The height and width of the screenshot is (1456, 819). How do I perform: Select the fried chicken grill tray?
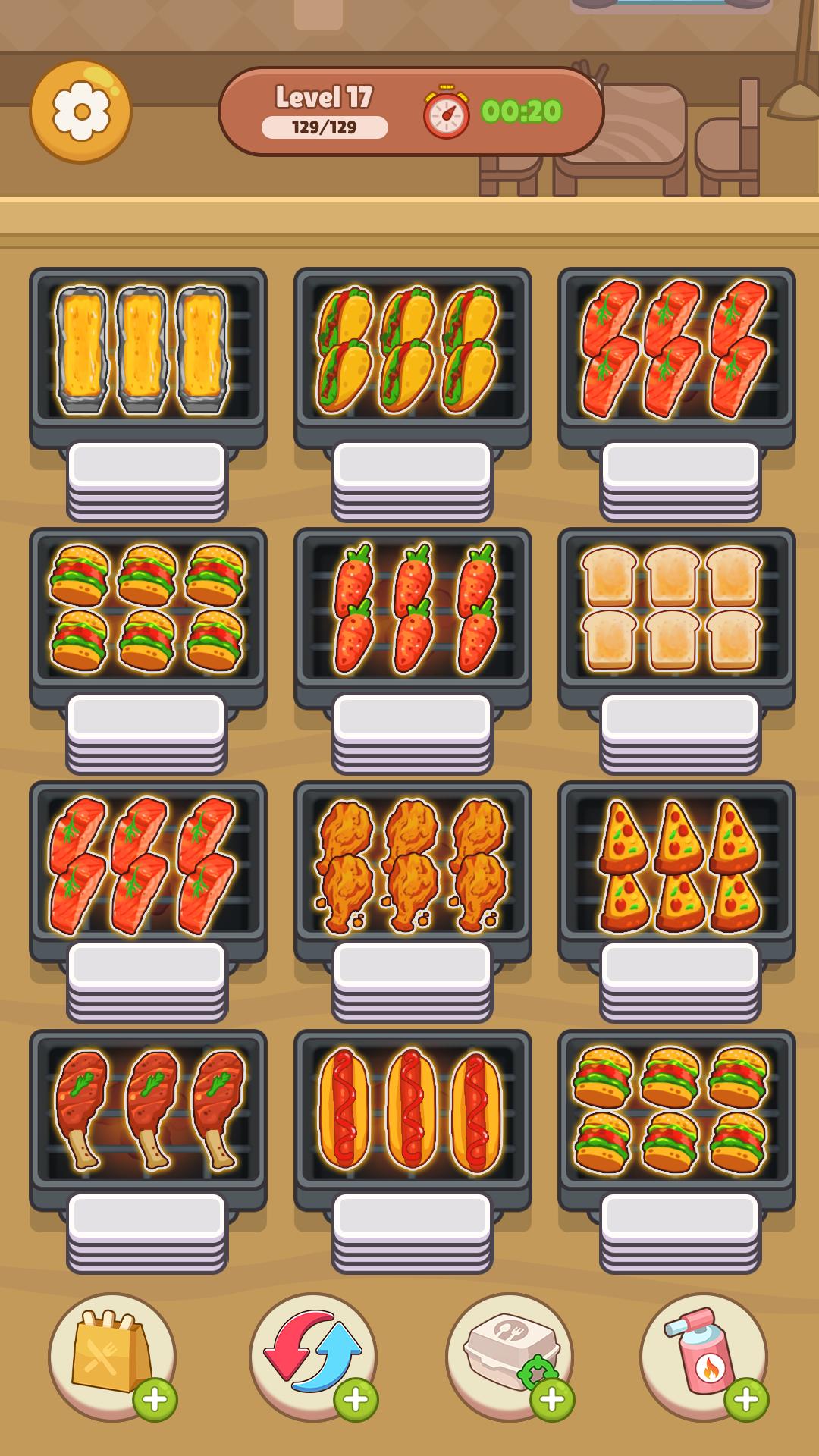coord(412,864)
